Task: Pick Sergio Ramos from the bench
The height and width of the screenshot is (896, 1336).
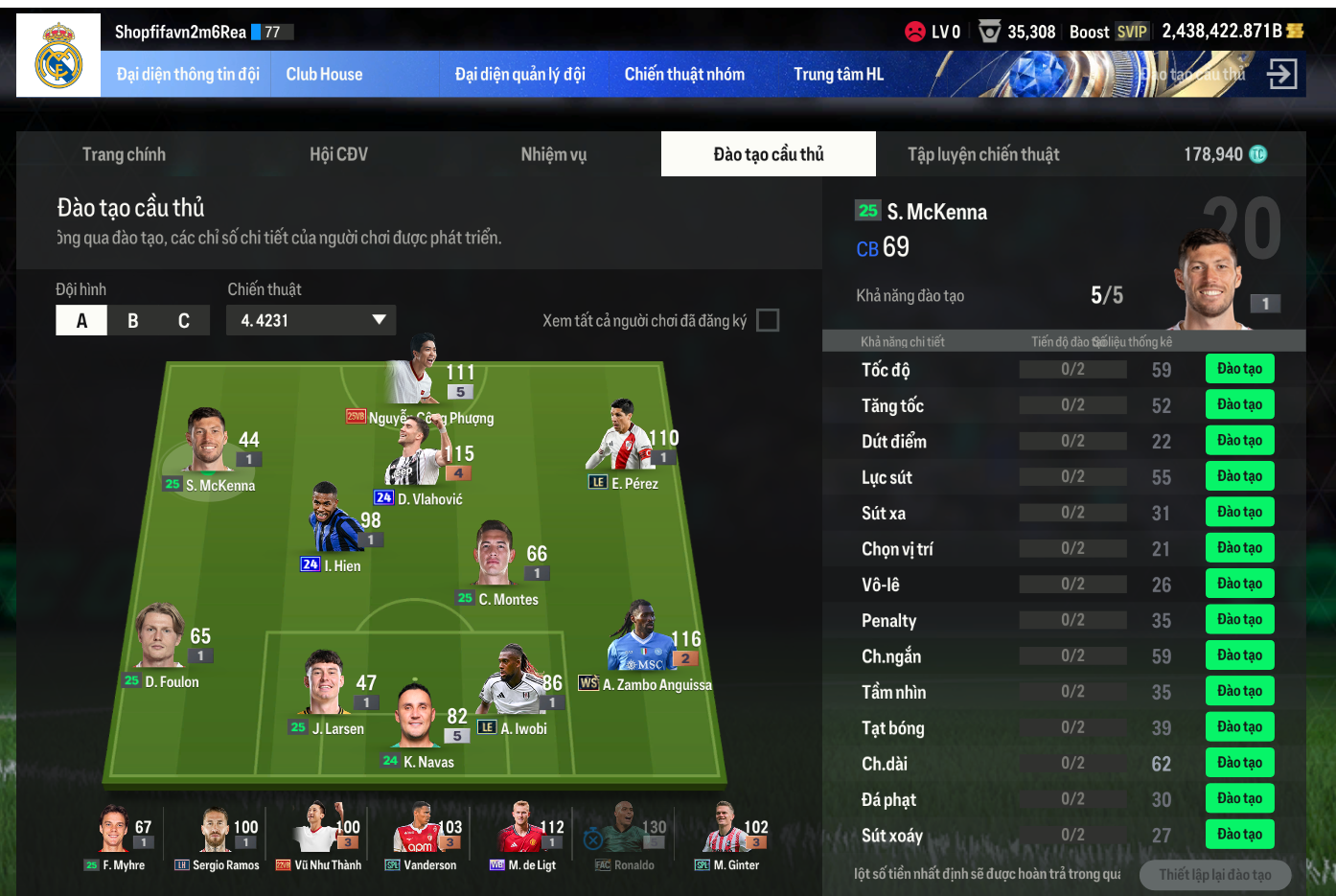Action: pyautogui.click(x=219, y=832)
